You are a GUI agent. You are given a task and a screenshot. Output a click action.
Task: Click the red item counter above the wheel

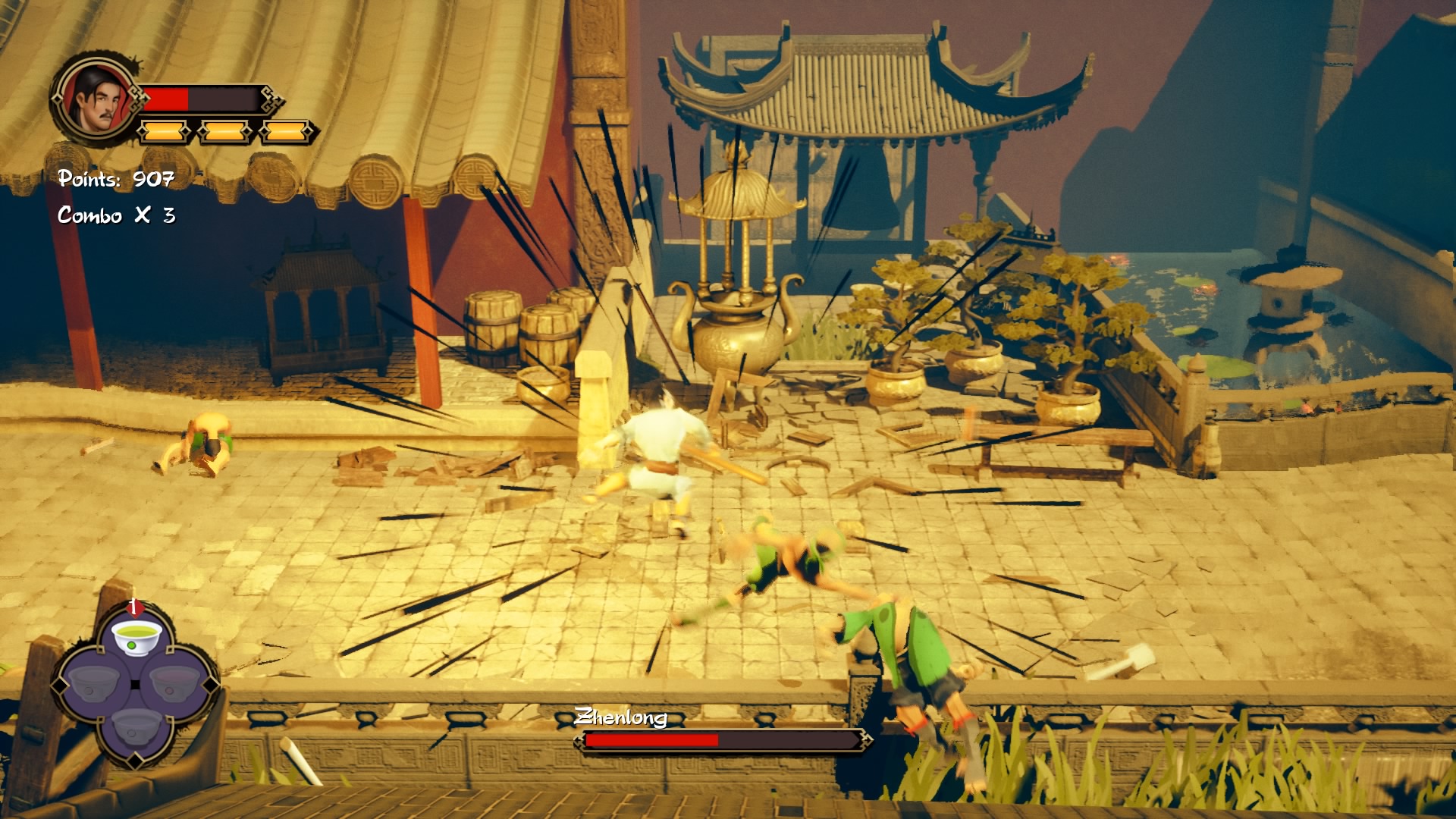tap(133, 607)
